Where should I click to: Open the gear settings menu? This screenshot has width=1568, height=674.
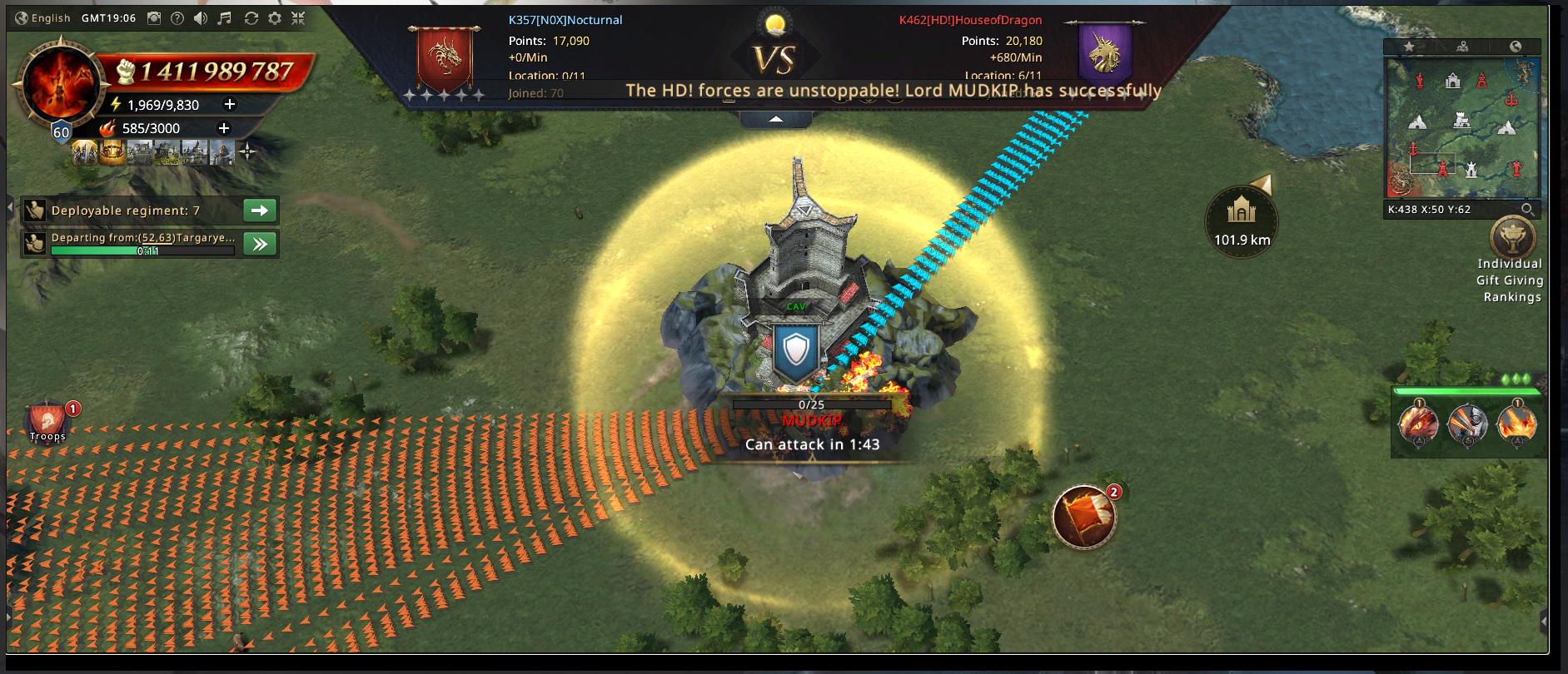275,18
